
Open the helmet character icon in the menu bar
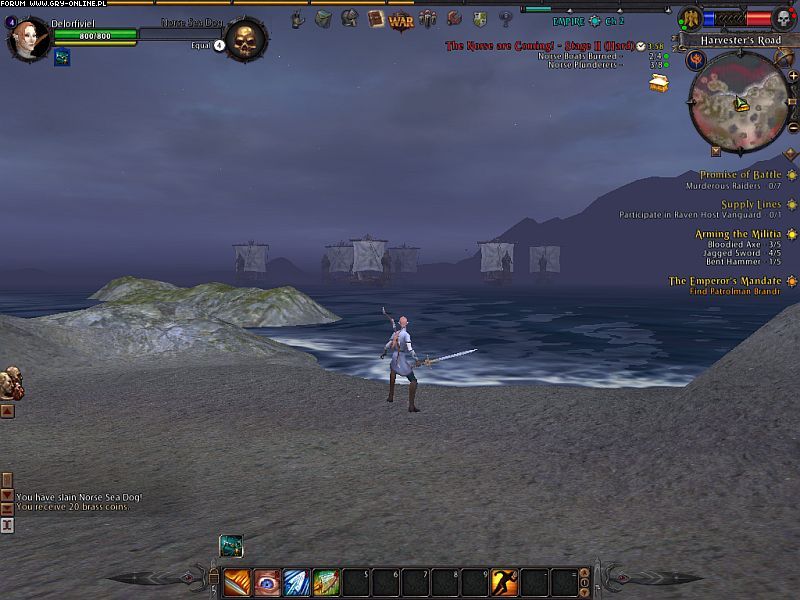349,18
